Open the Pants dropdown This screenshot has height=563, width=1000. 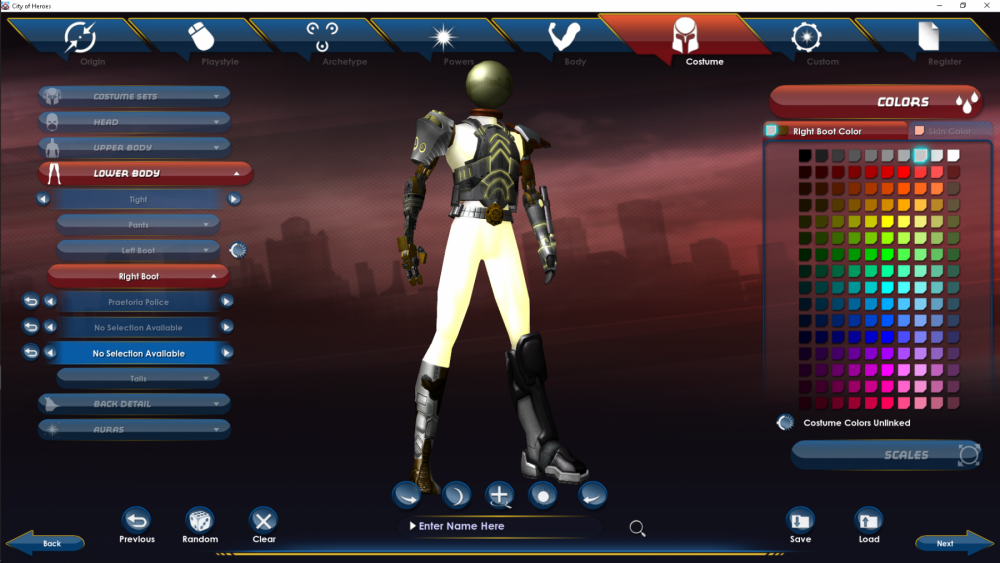tap(138, 225)
